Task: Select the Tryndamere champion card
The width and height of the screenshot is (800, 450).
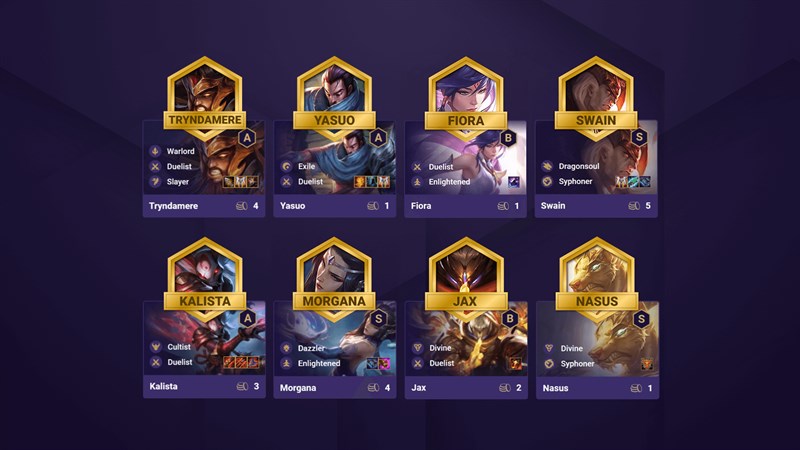Action: (204, 168)
